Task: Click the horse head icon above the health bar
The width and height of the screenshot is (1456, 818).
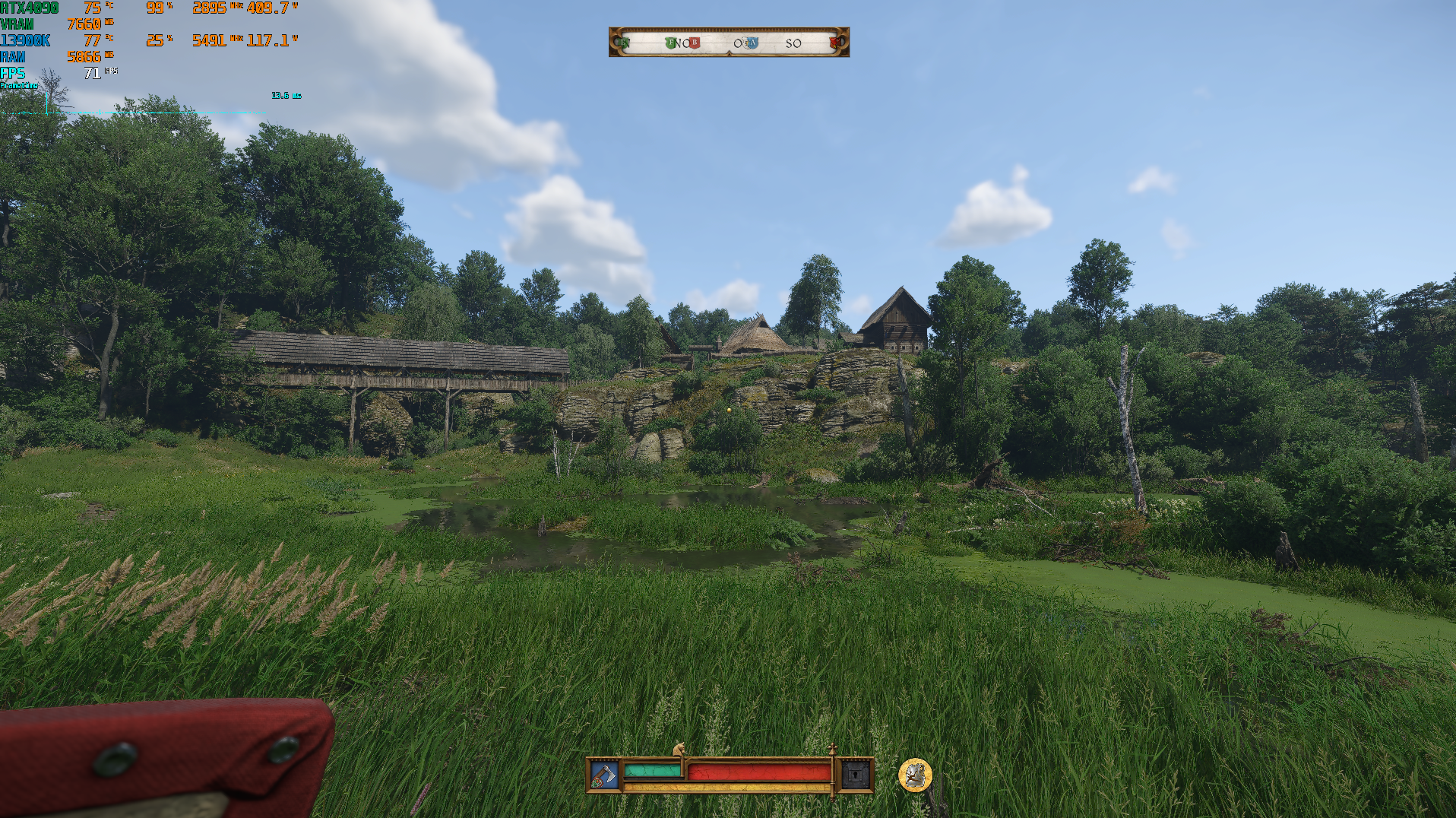Action: coord(680,750)
